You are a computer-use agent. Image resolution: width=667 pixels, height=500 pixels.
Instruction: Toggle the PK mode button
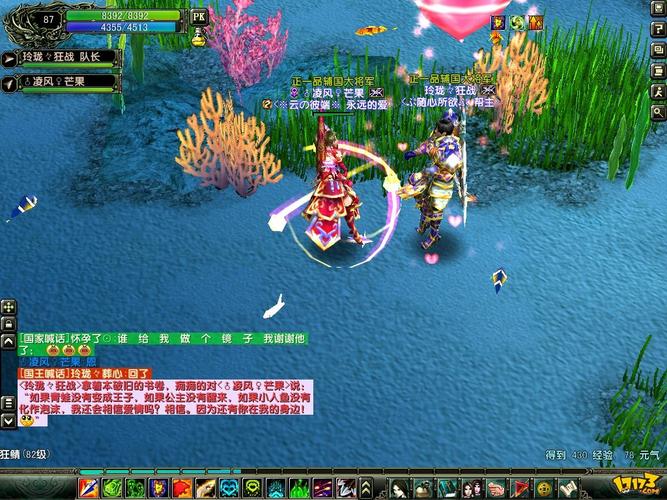tap(198, 16)
